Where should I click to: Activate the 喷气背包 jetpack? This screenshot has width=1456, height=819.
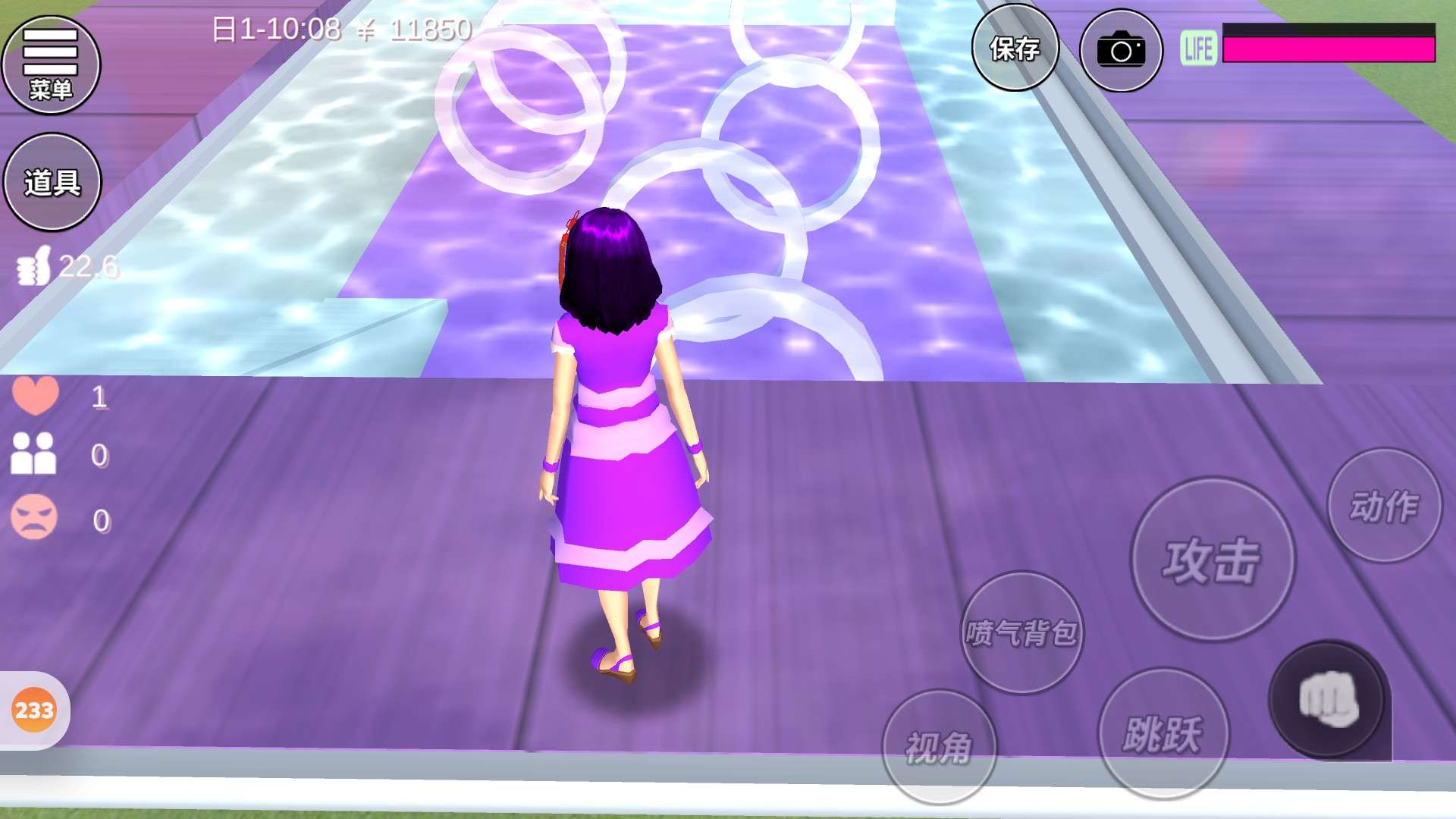point(1021,632)
